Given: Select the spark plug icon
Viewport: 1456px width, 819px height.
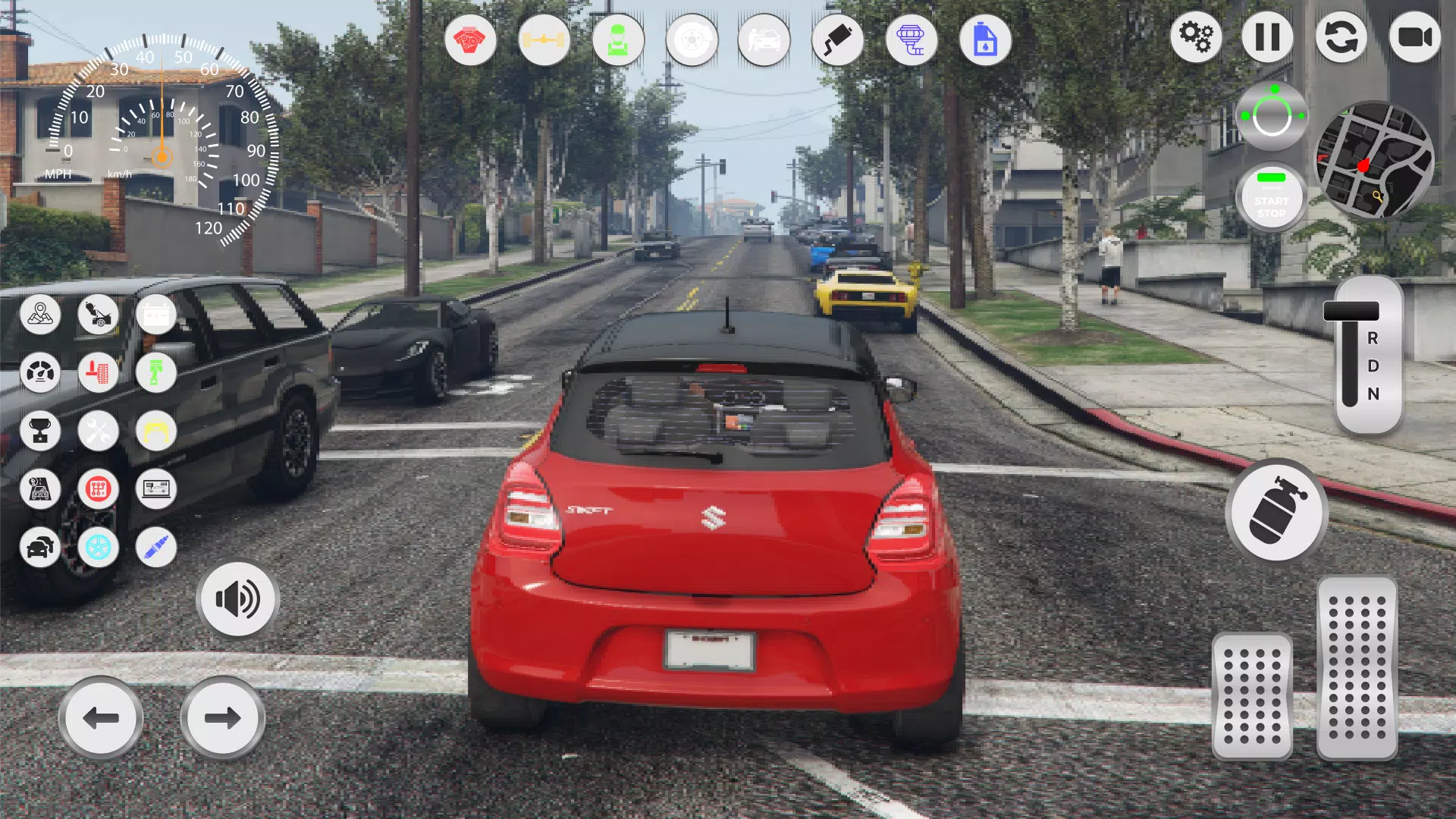Looking at the screenshot, I should [155, 548].
